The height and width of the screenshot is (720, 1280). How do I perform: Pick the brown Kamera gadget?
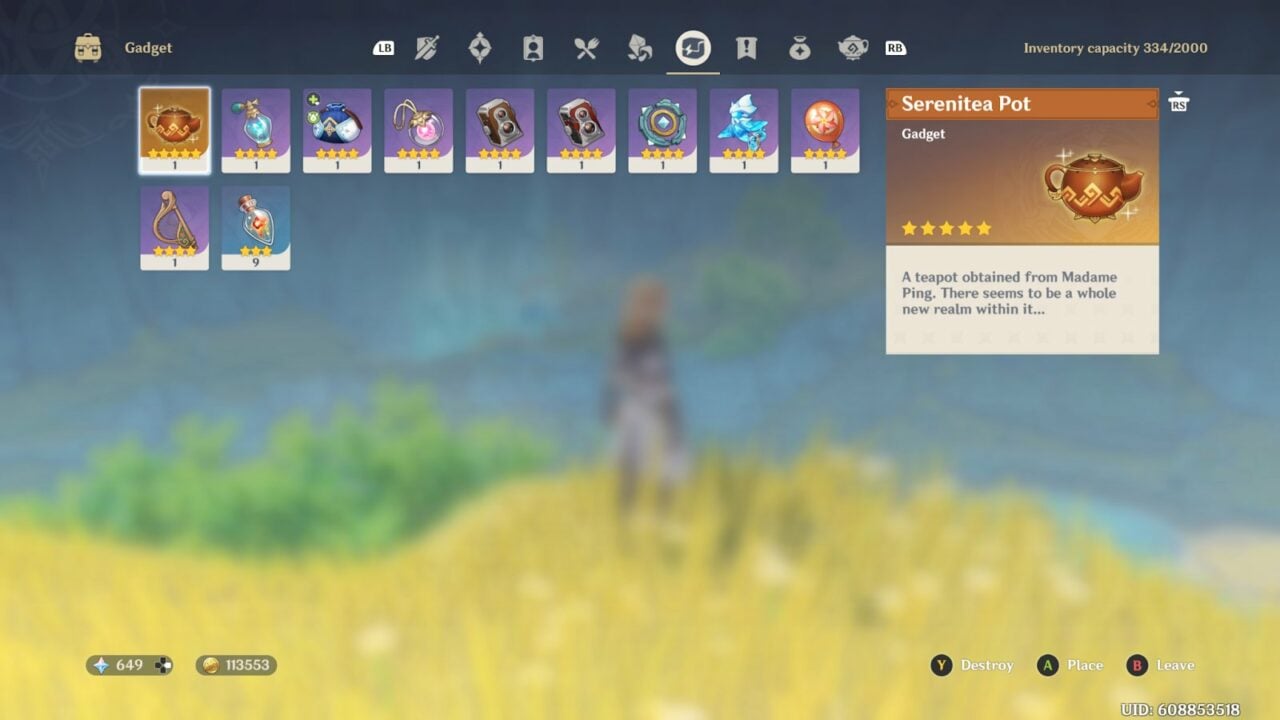[500, 130]
